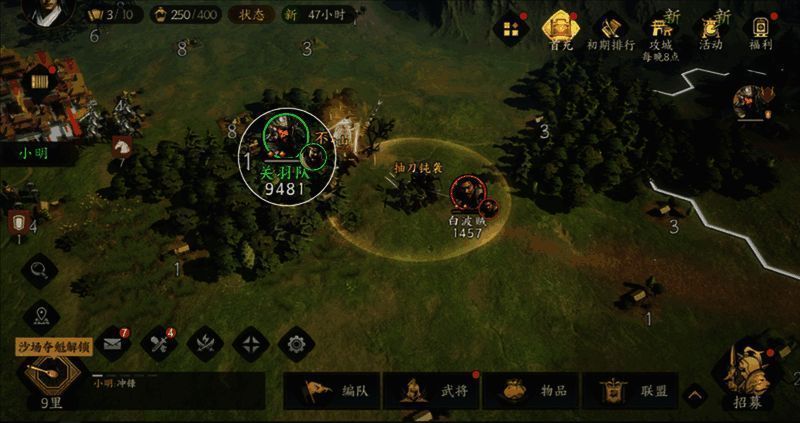Viewport: 800px width, 423px height.
Task: Open the crossed tools icon with badge
Action: [x=158, y=344]
